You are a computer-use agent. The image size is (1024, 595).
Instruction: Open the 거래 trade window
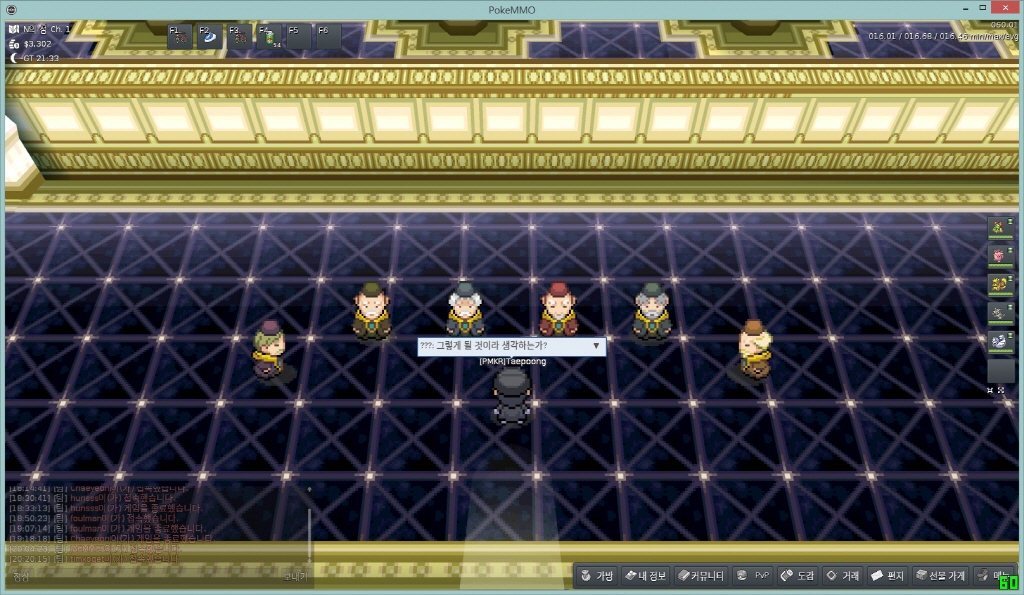click(x=842, y=576)
